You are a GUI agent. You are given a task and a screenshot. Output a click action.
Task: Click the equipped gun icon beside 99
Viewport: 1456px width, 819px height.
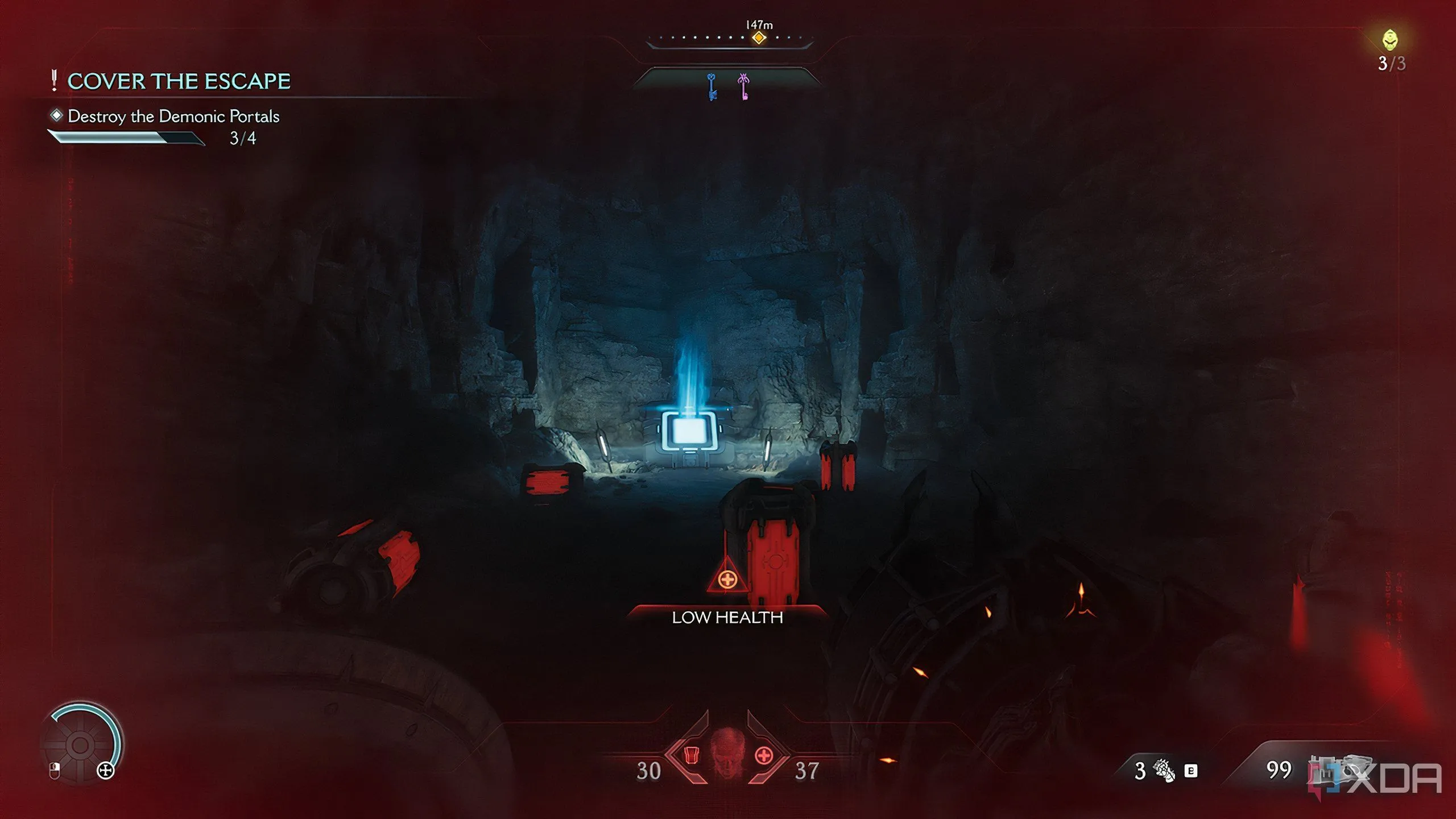(x=1337, y=769)
